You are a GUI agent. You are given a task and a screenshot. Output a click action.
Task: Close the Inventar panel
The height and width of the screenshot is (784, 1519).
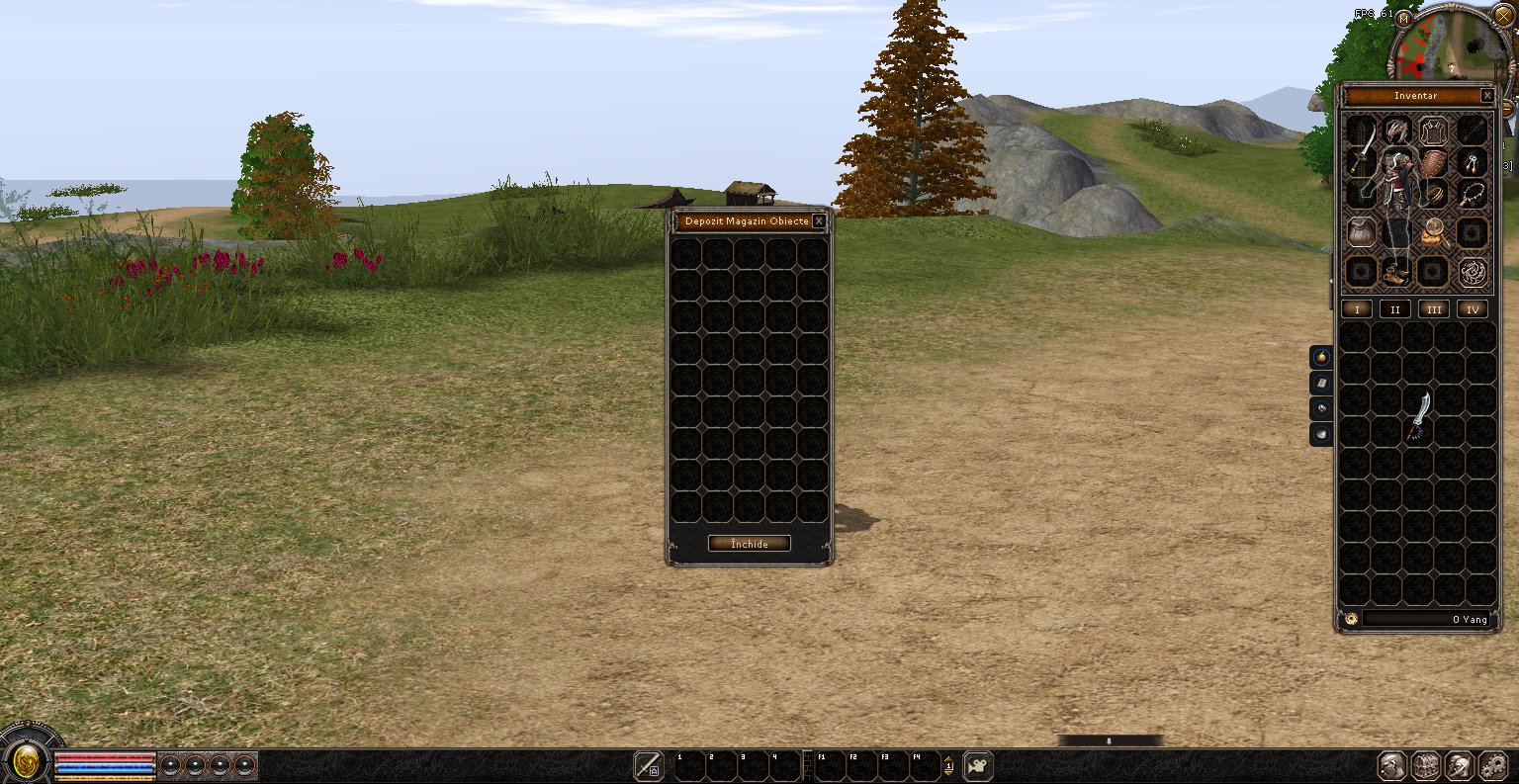[x=1487, y=96]
